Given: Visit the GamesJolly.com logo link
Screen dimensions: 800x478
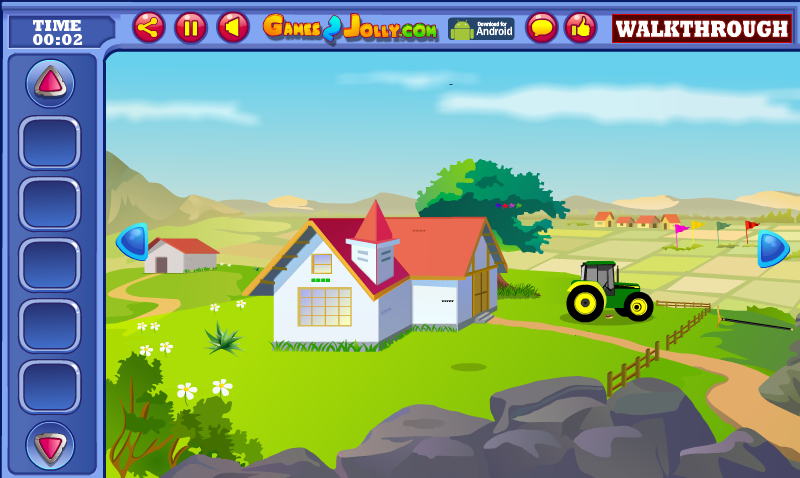Looking at the screenshot, I should coord(350,28).
